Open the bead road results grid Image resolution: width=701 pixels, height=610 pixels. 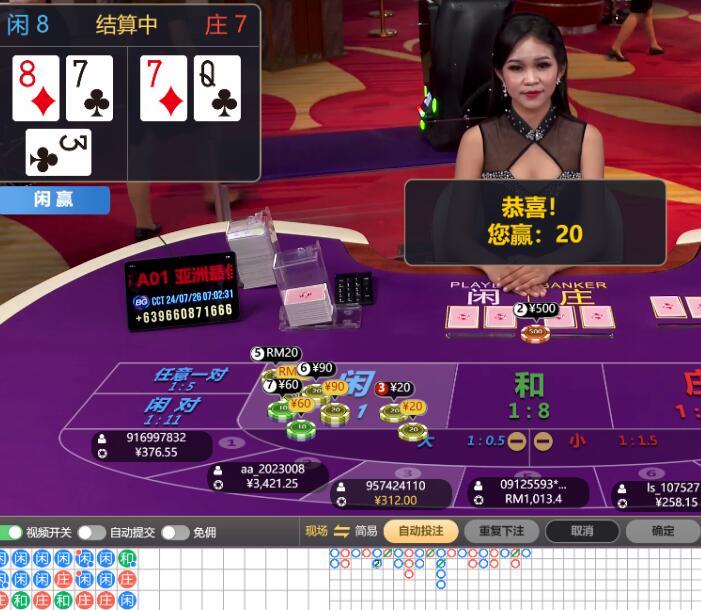(68, 579)
